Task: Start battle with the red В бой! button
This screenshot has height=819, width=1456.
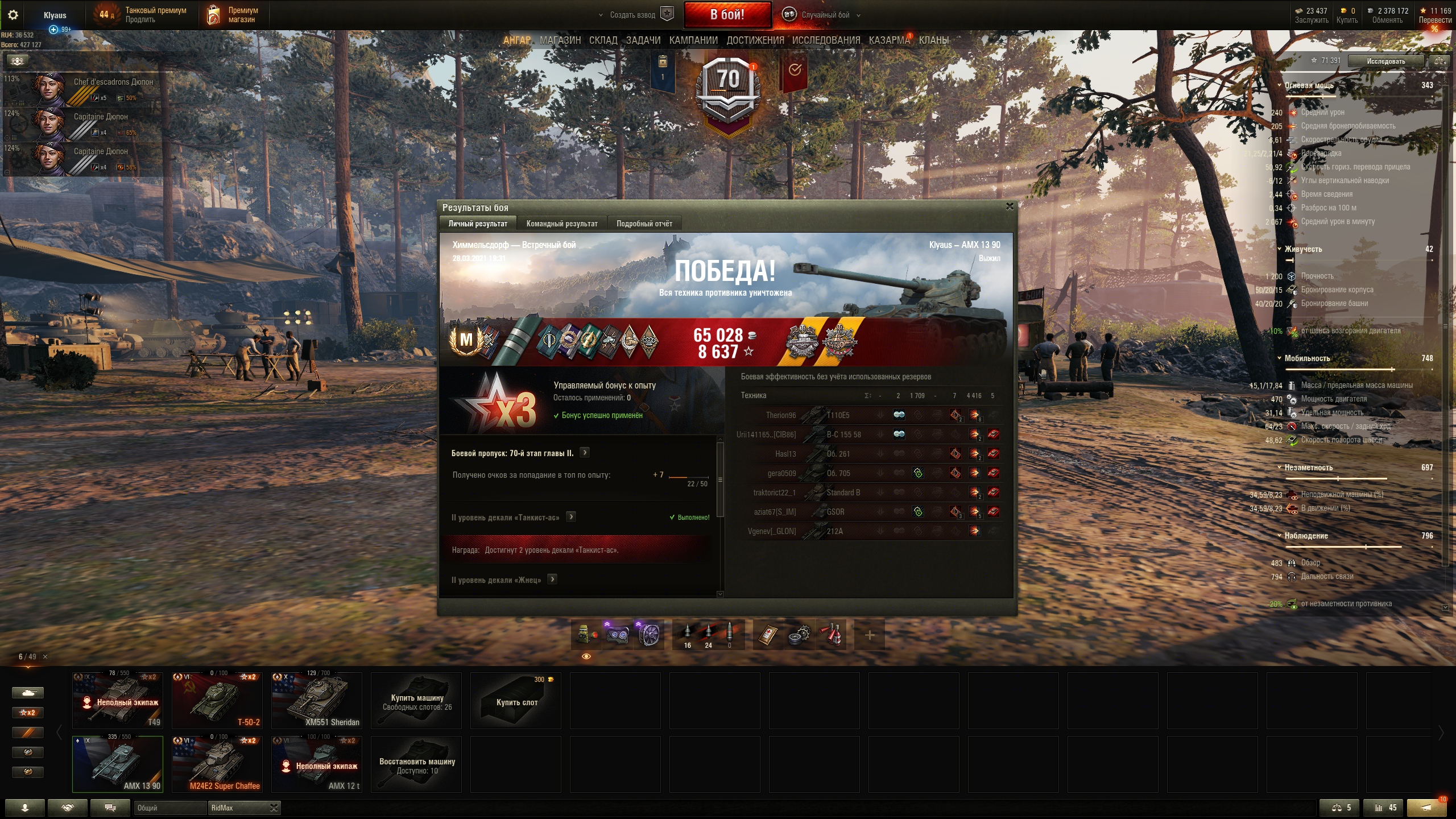Action: coord(727,15)
